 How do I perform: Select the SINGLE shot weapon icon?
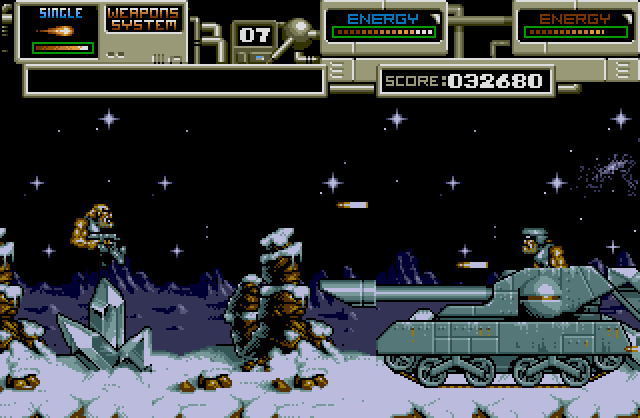pos(55,31)
